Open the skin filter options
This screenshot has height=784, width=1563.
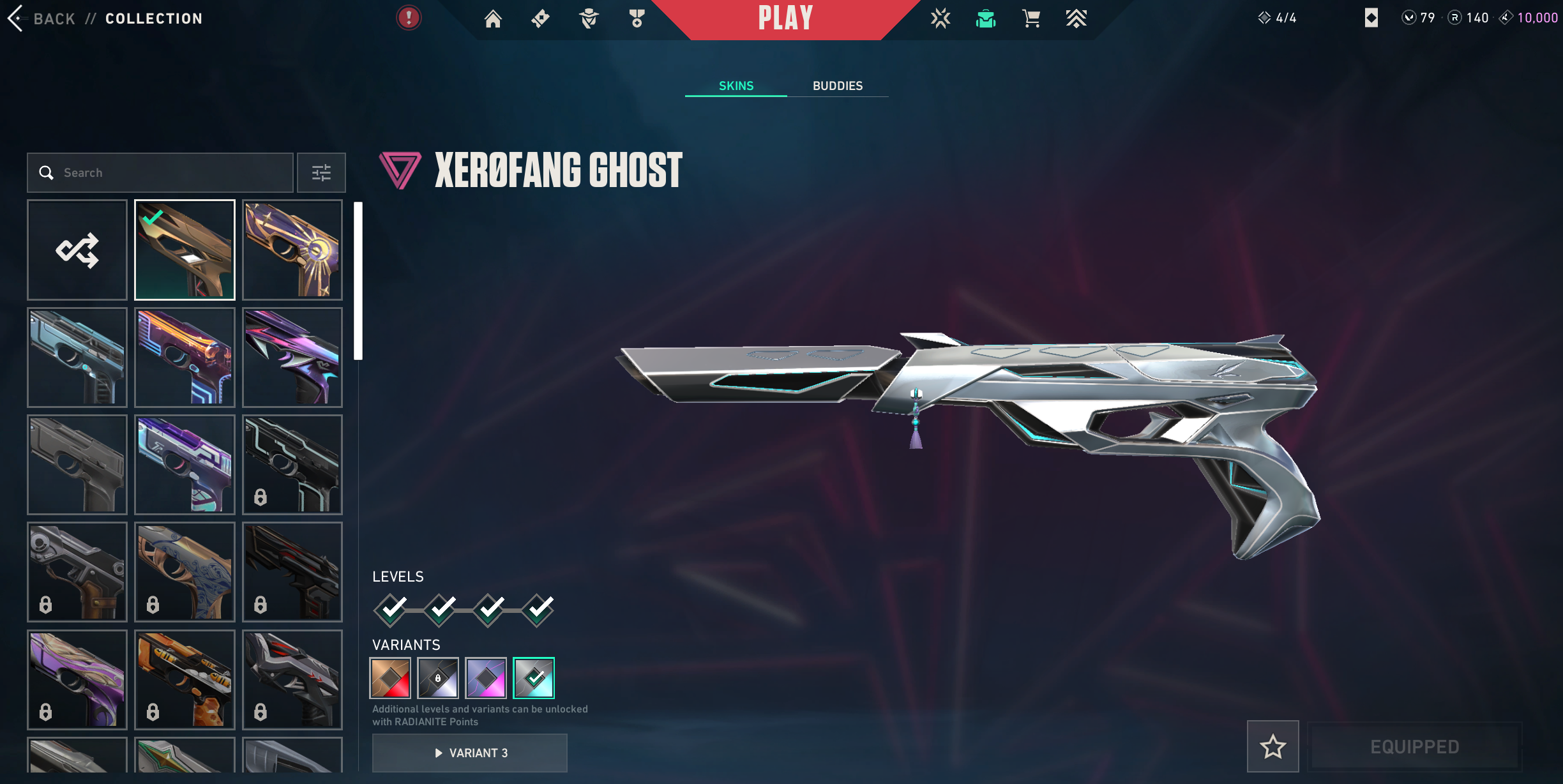[x=321, y=172]
